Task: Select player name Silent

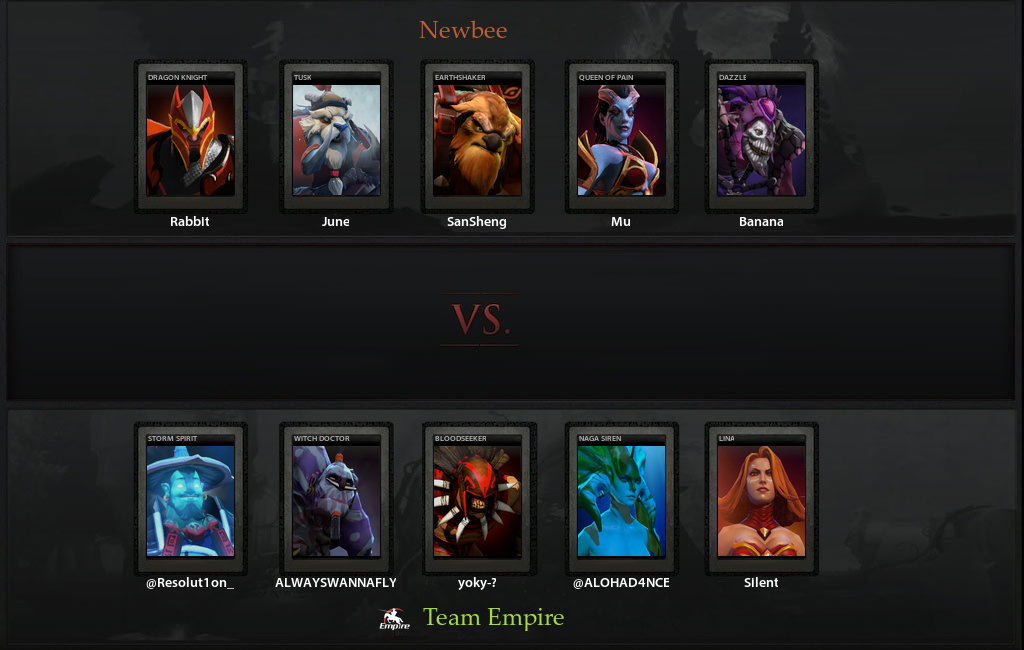Action: pyautogui.click(x=761, y=583)
